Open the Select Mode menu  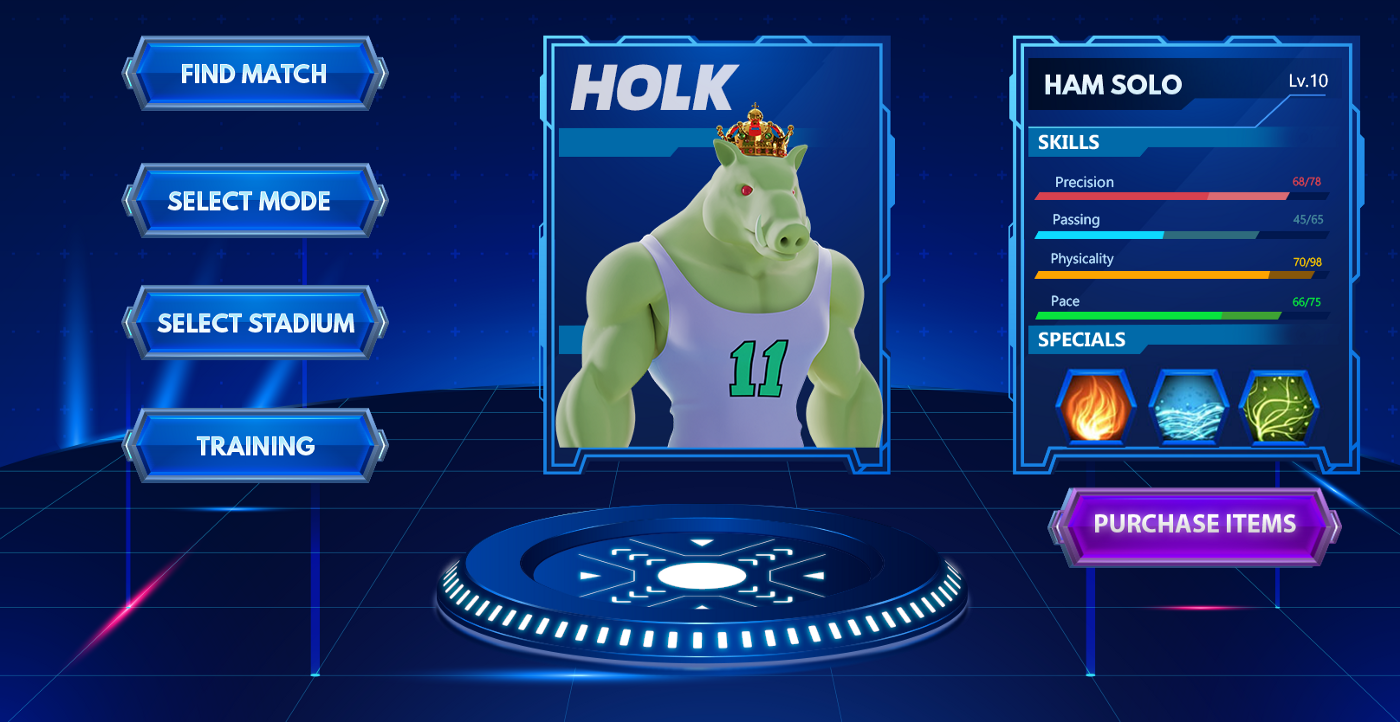pyautogui.click(x=254, y=201)
